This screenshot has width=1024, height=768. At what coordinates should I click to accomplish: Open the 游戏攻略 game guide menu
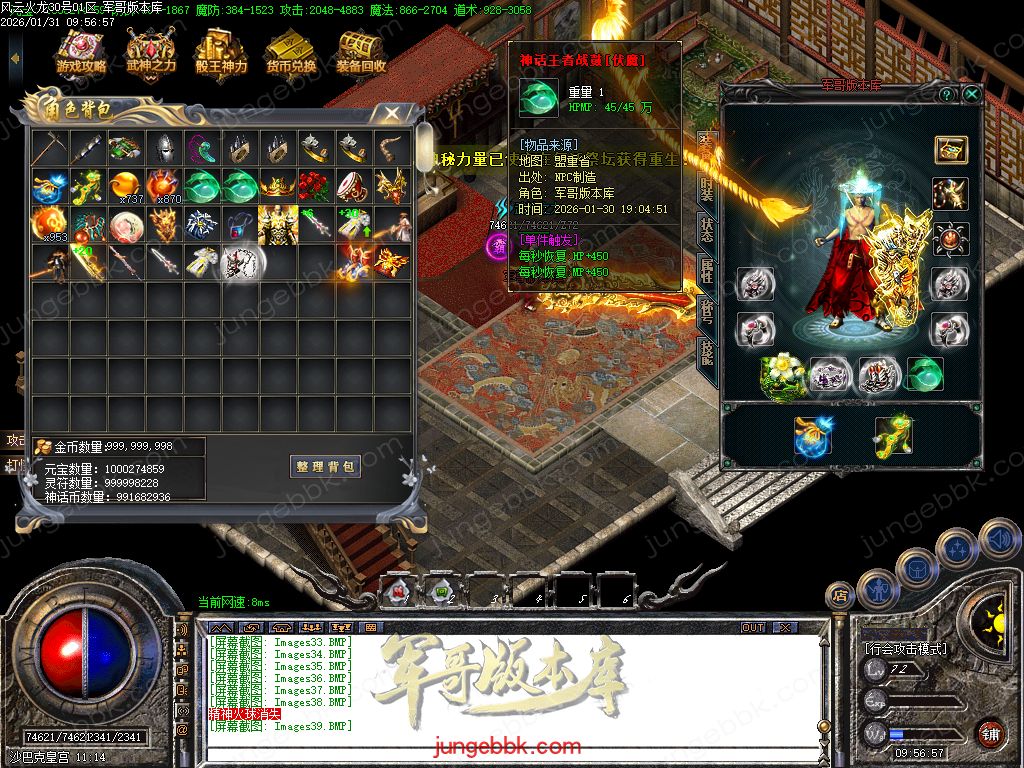pos(81,53)
